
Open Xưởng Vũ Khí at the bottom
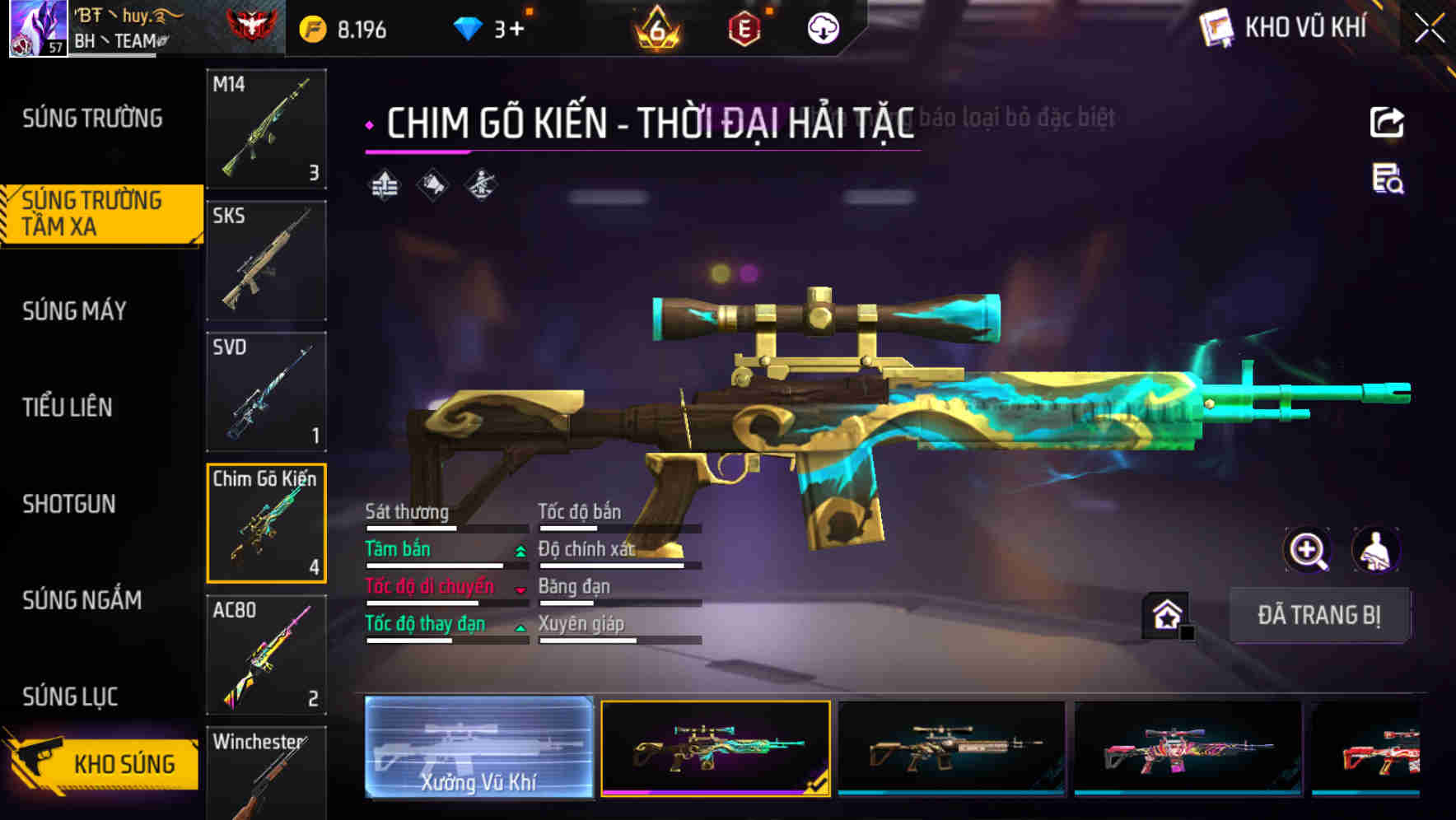pyautogui.click(x=478, y=748)
